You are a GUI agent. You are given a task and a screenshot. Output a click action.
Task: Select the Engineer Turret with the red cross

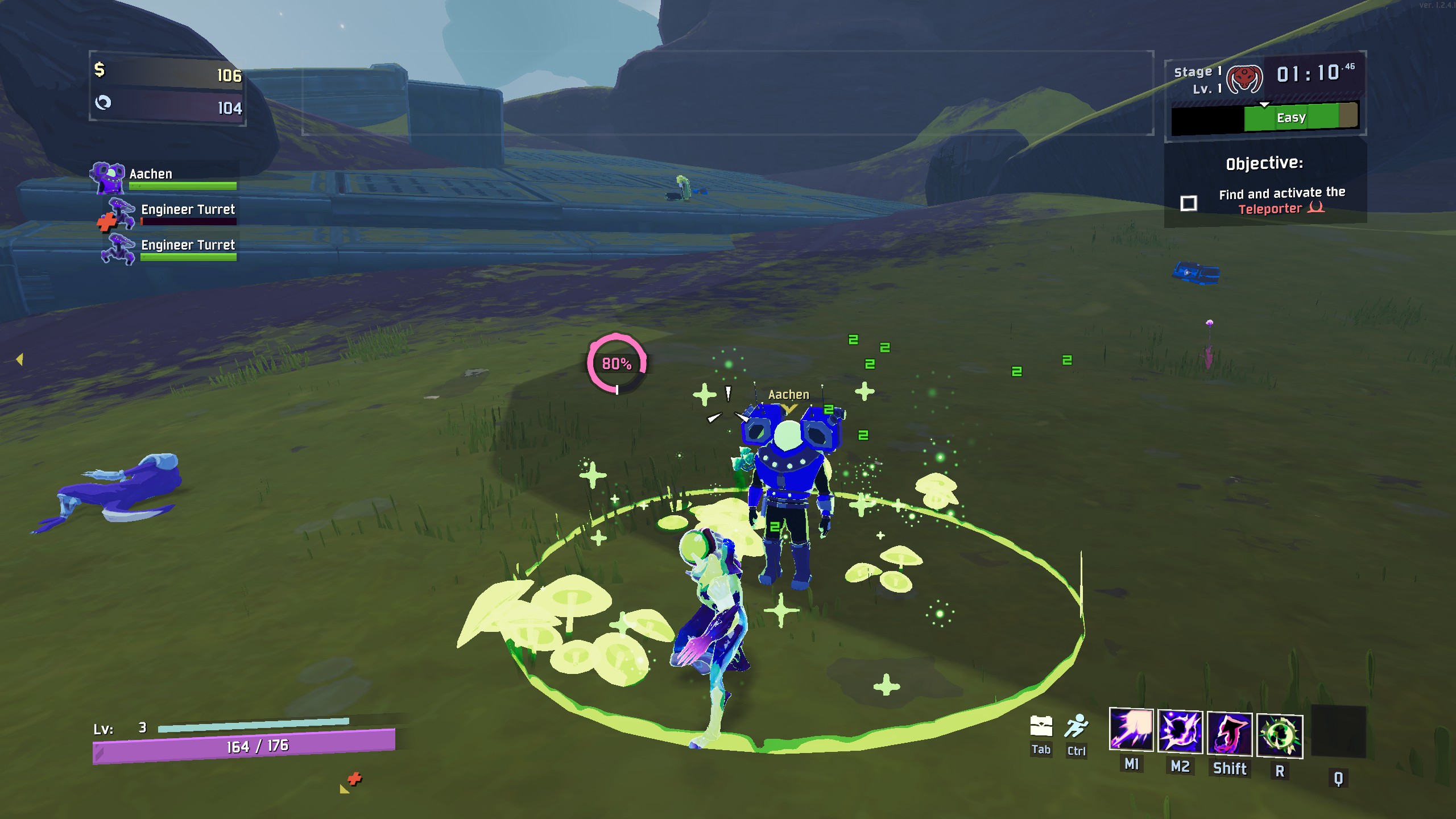coord(188,209)
